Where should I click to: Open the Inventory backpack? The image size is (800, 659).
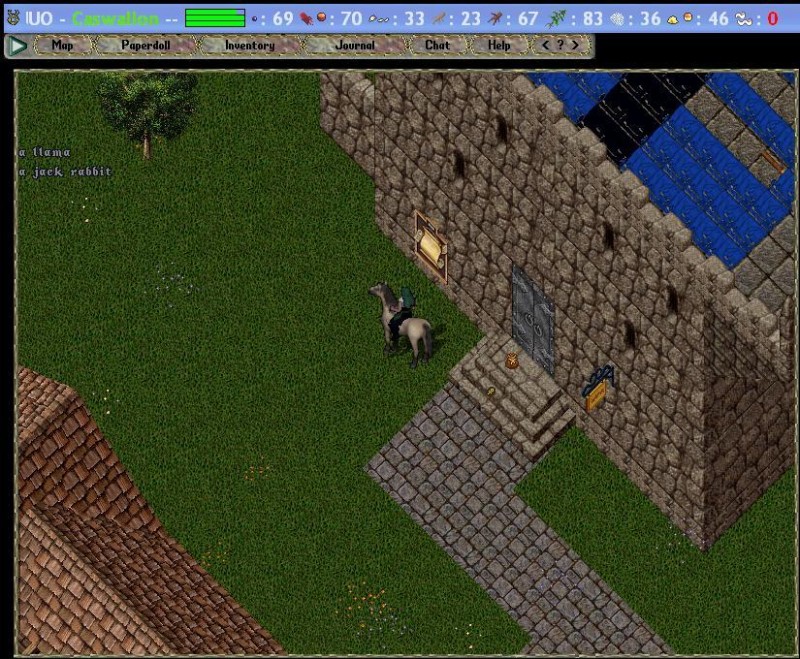(249, 45)
